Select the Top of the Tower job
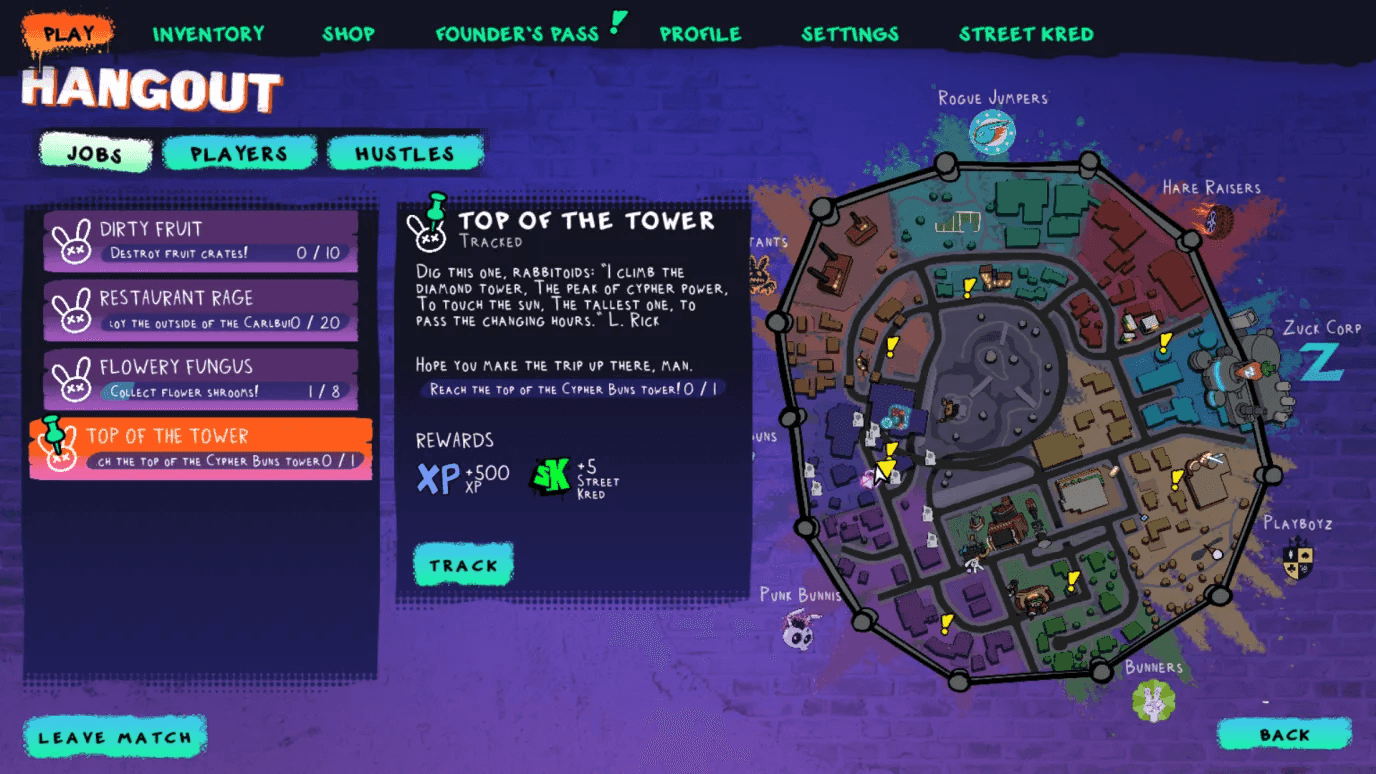 click(201, 448)
